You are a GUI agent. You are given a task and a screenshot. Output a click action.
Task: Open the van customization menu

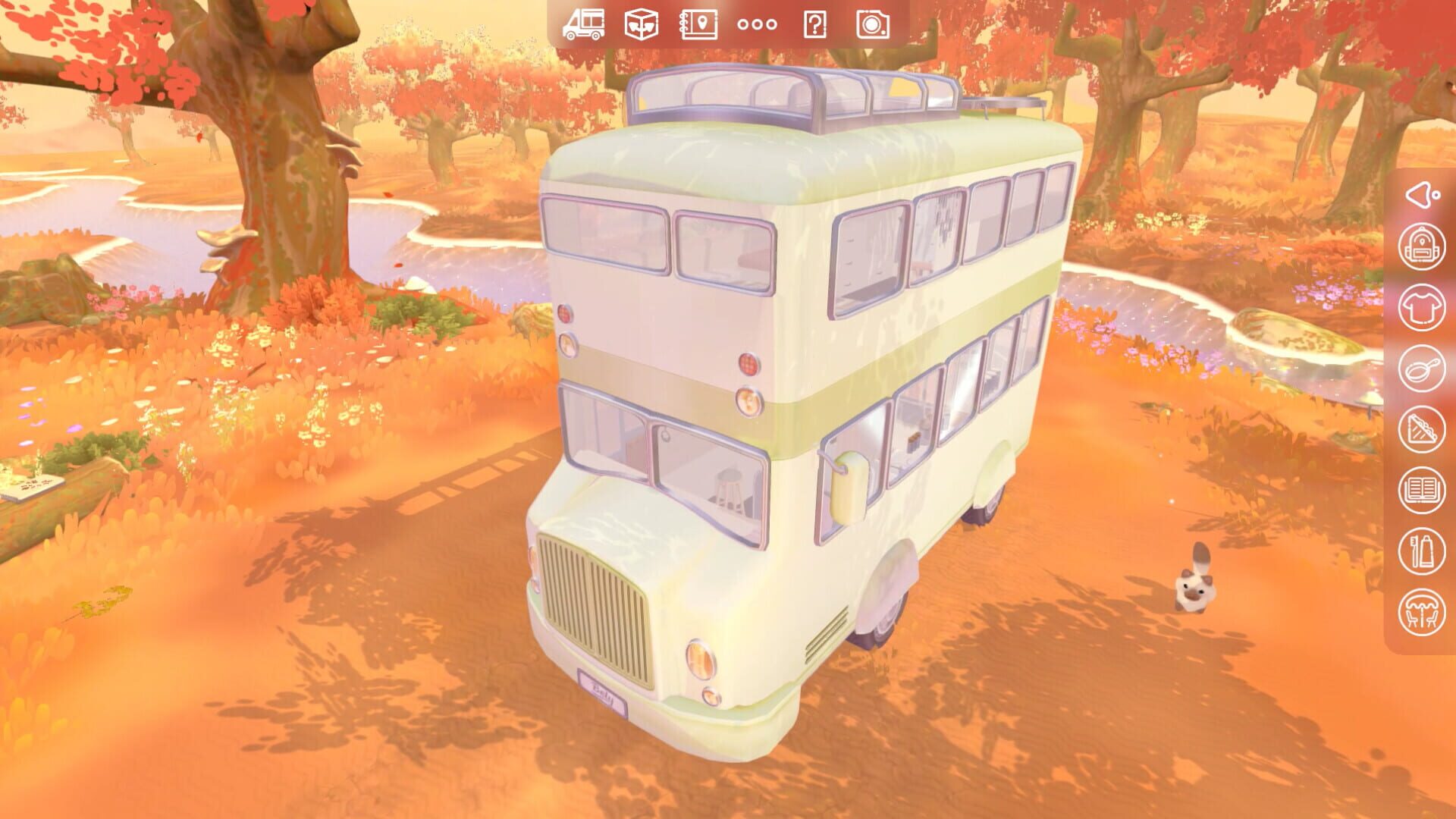584,25
